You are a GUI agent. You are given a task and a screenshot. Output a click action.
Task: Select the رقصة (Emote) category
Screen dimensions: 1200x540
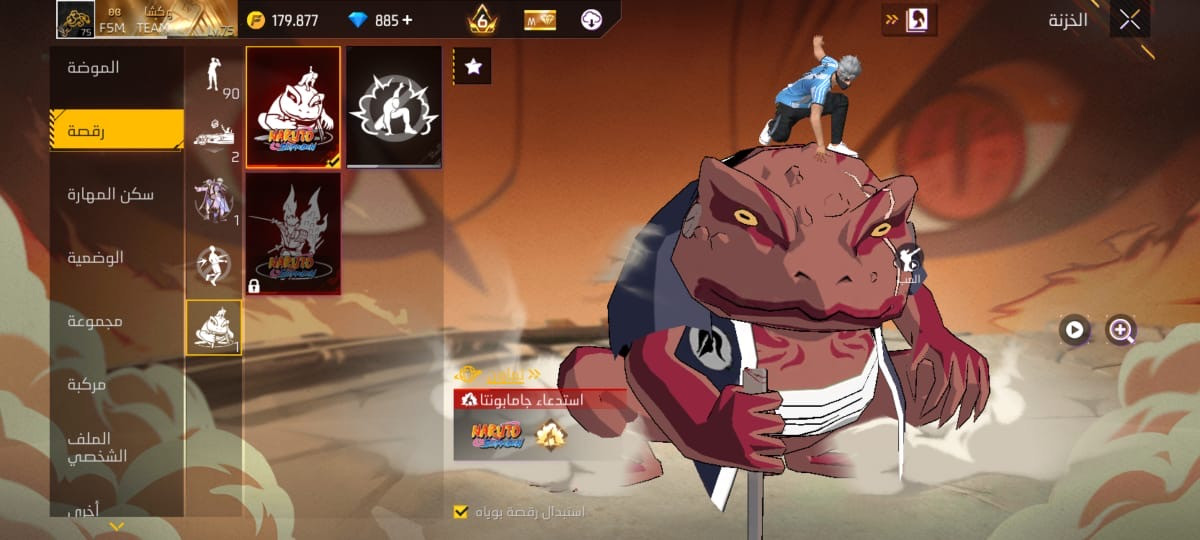tap(117, 130)
